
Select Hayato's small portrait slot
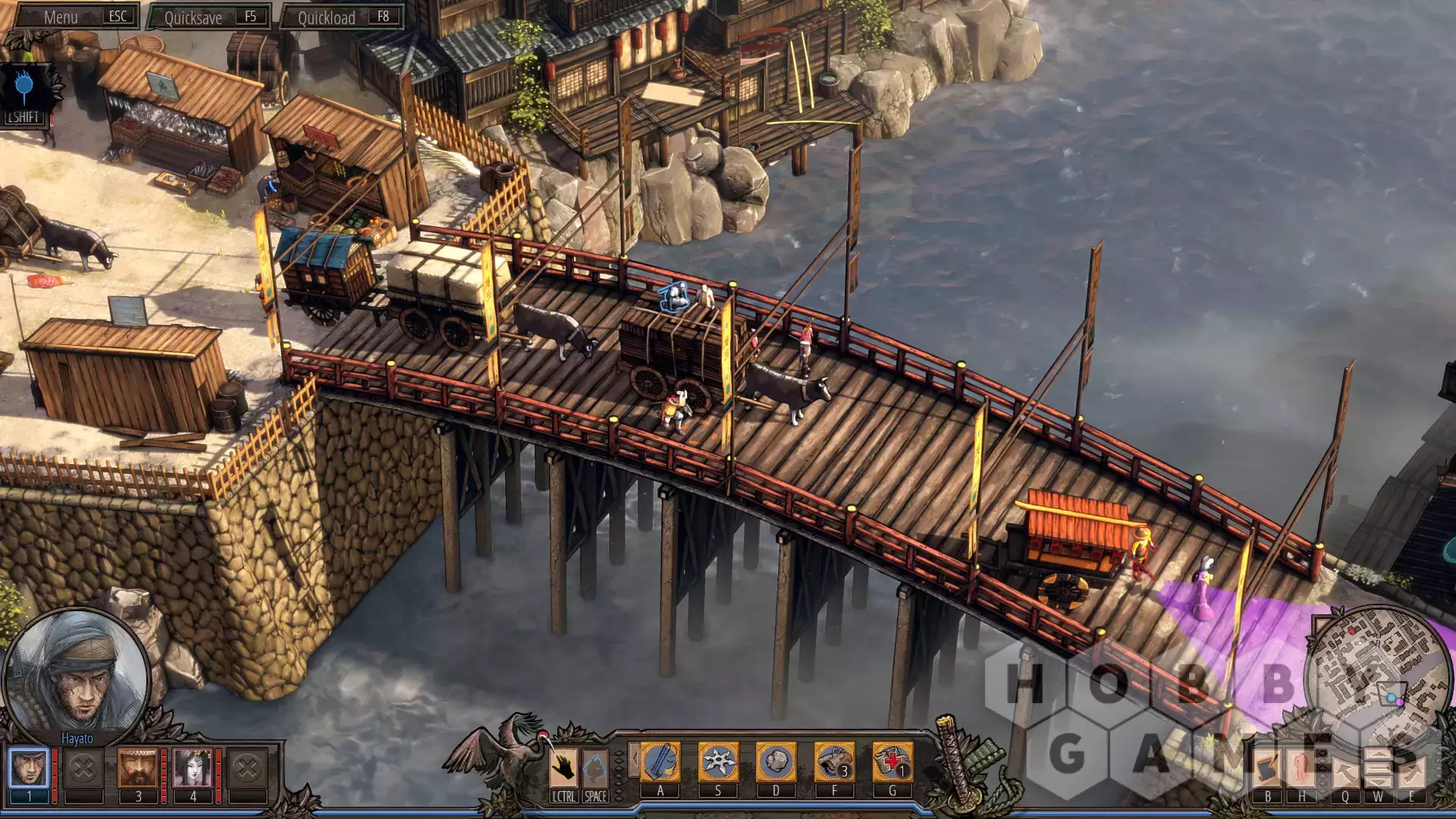pyautogui.click(x=29, y=767)
